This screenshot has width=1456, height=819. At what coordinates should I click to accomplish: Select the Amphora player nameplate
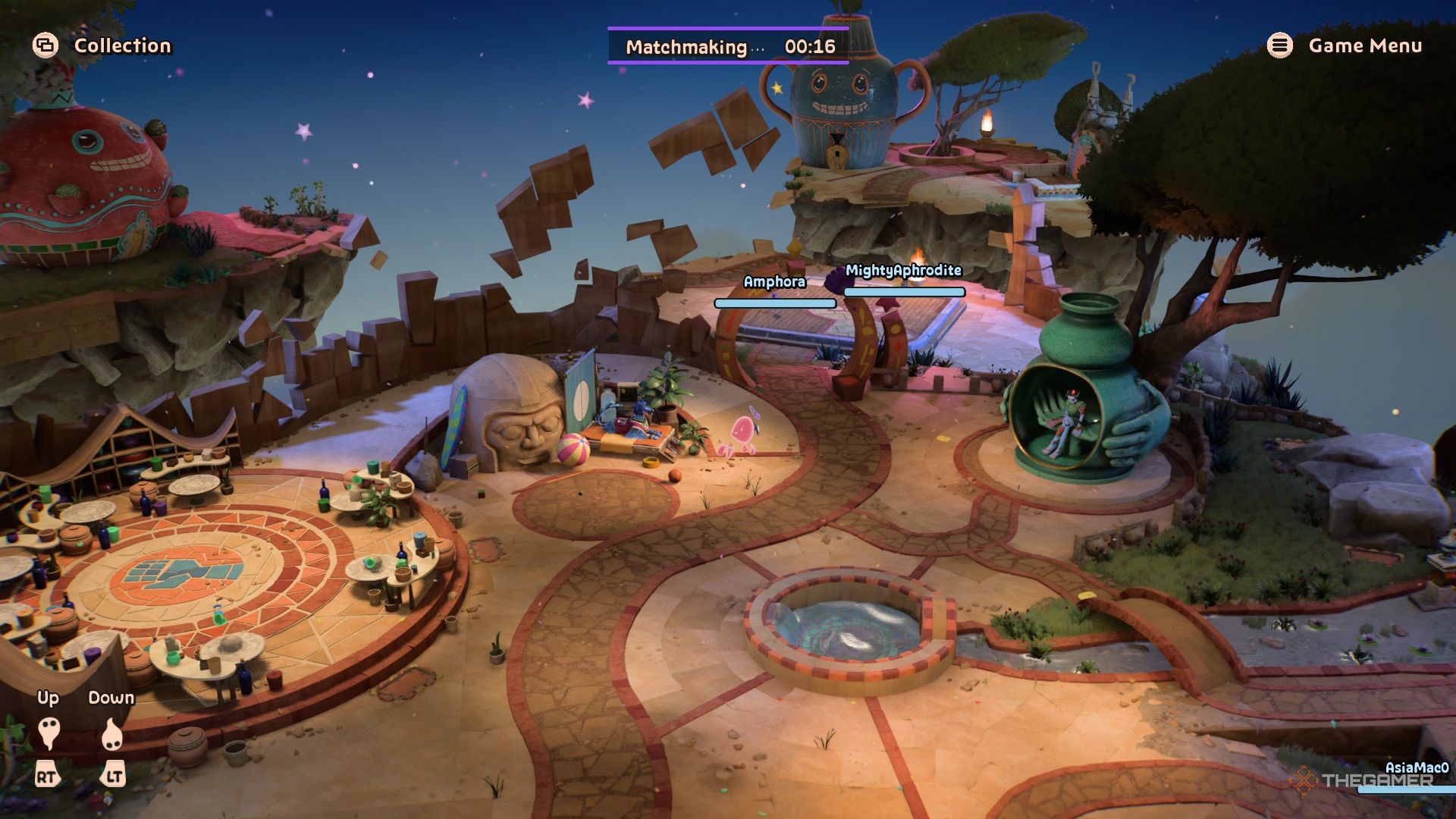pos(774,282)
